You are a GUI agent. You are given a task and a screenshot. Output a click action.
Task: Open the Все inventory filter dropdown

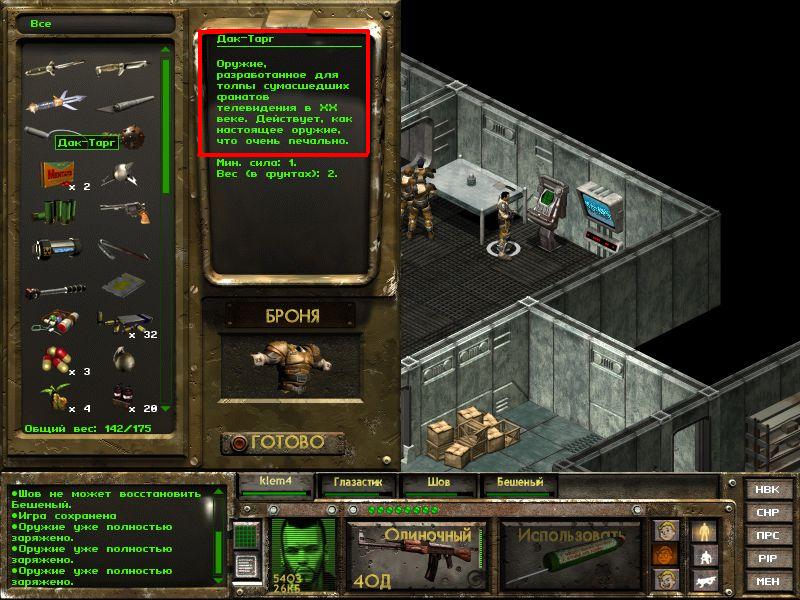pos(95,22)
